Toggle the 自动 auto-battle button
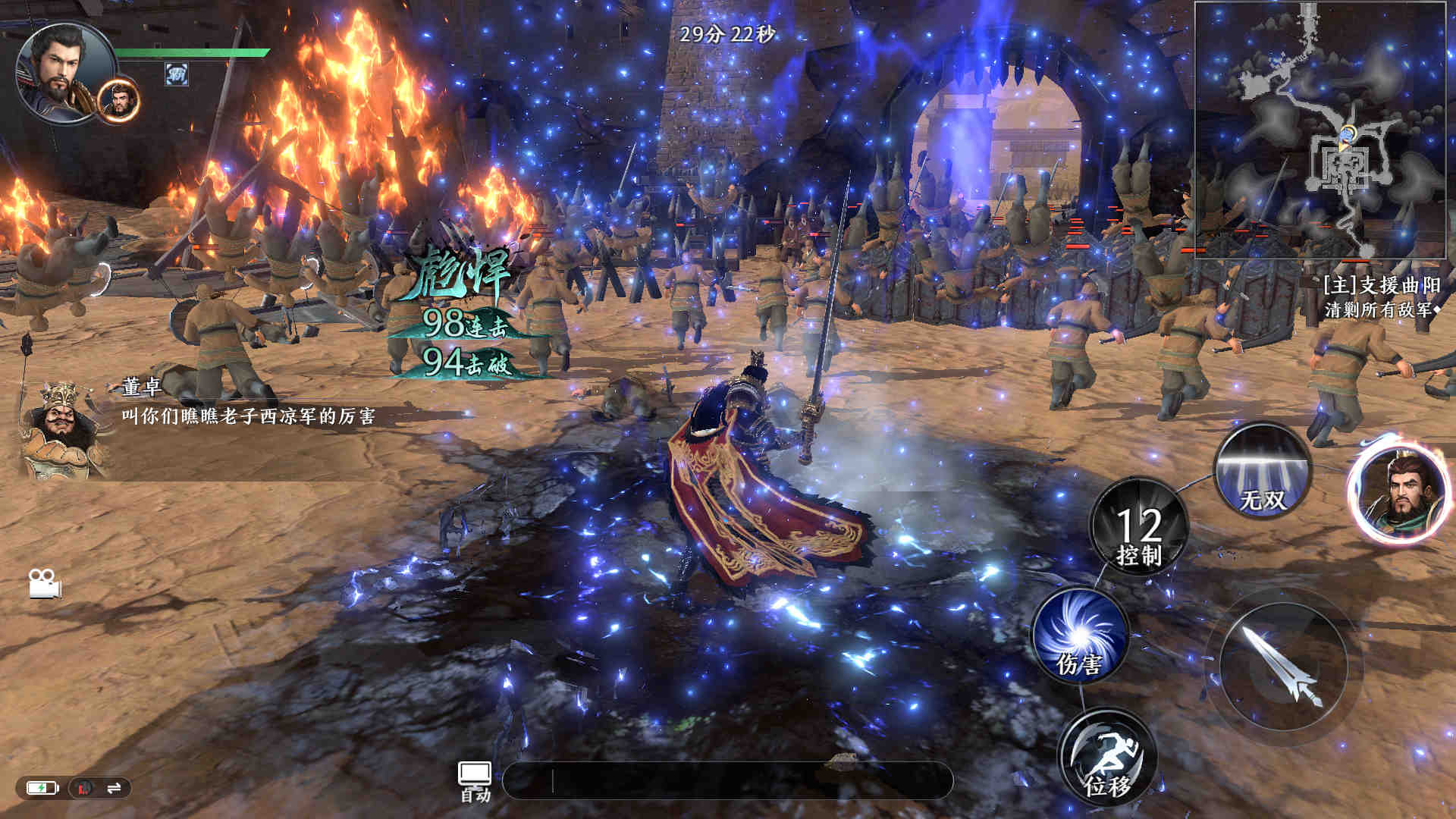The width and height of the screenshot is (1456, 819). point(475,781)
